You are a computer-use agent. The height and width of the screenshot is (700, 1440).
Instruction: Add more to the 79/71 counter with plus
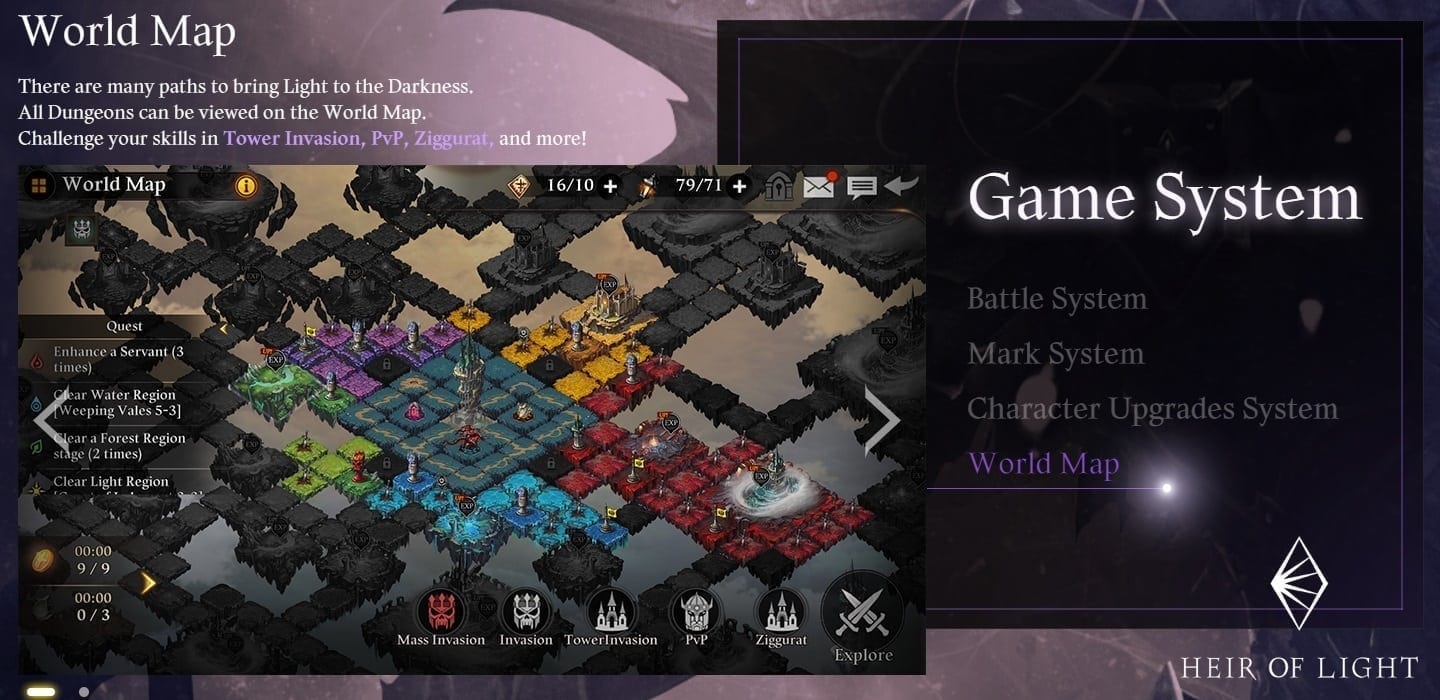739,186
